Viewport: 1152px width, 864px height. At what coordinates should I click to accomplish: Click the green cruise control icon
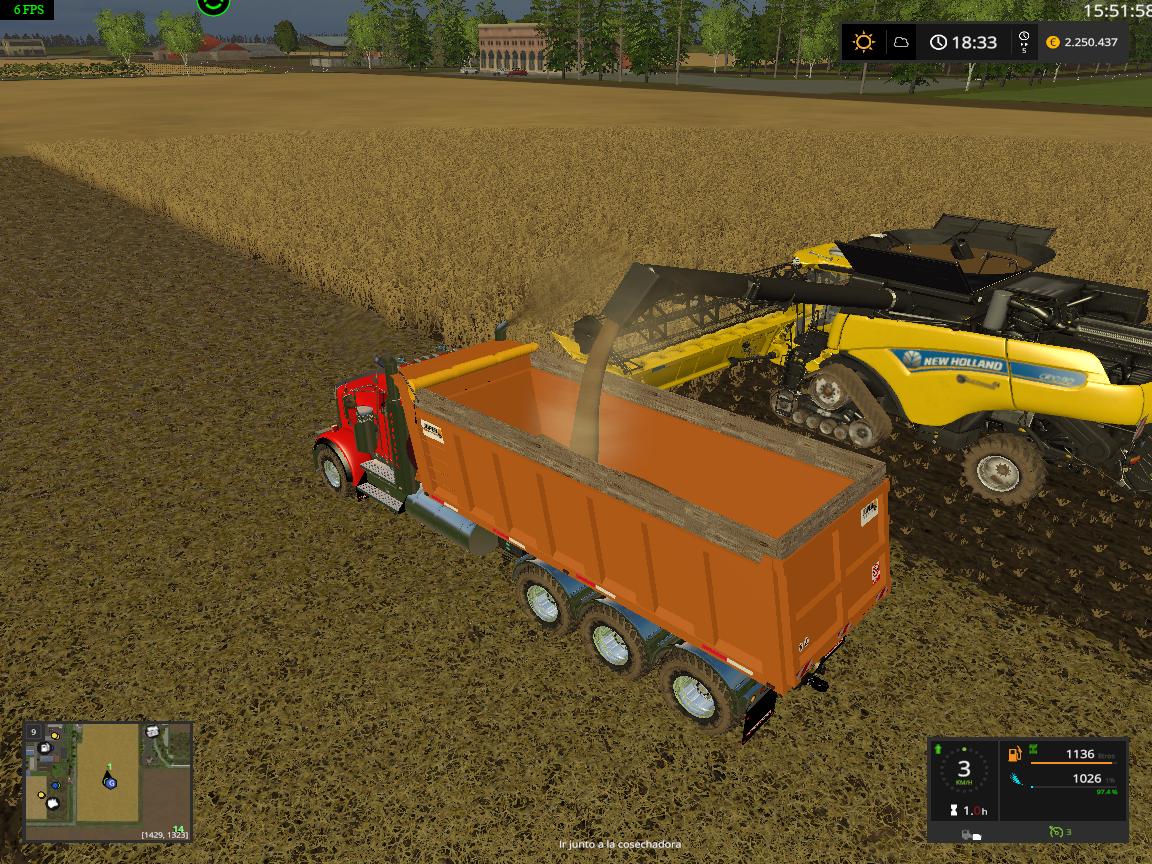coord(1056,833)
